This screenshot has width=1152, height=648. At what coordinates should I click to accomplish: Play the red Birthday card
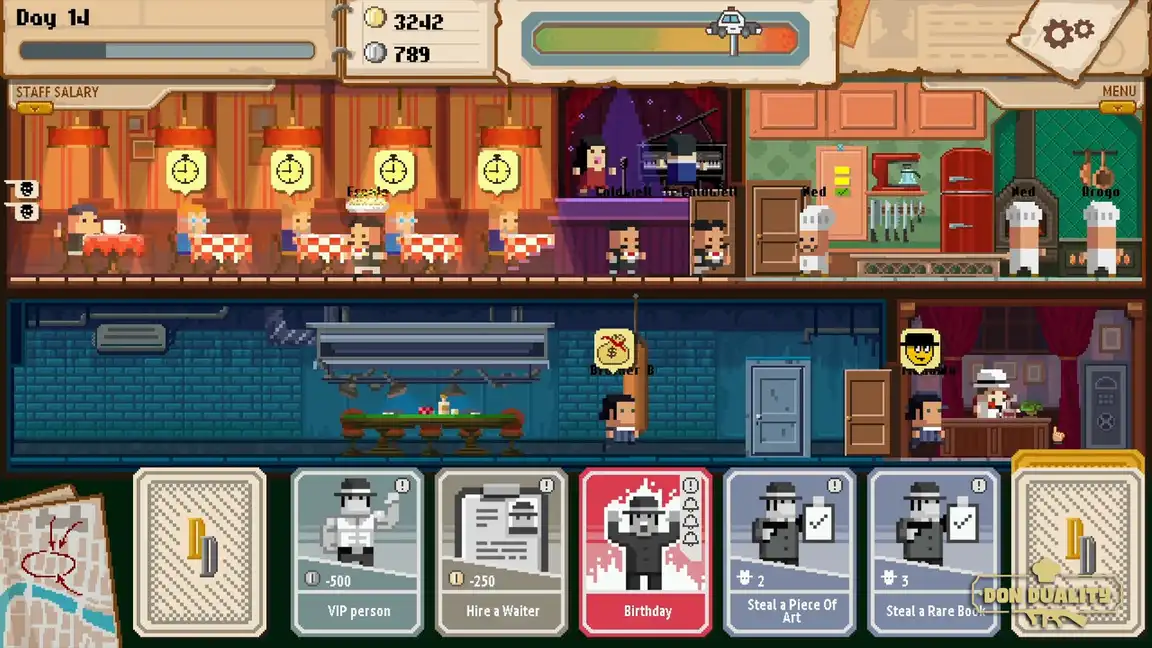coord(646,552)
